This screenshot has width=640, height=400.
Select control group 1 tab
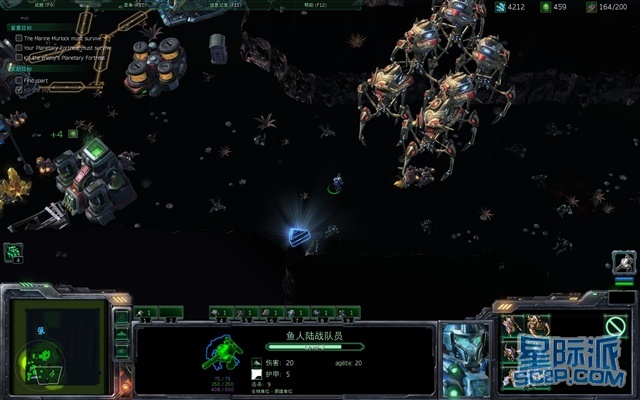point(145,313)
